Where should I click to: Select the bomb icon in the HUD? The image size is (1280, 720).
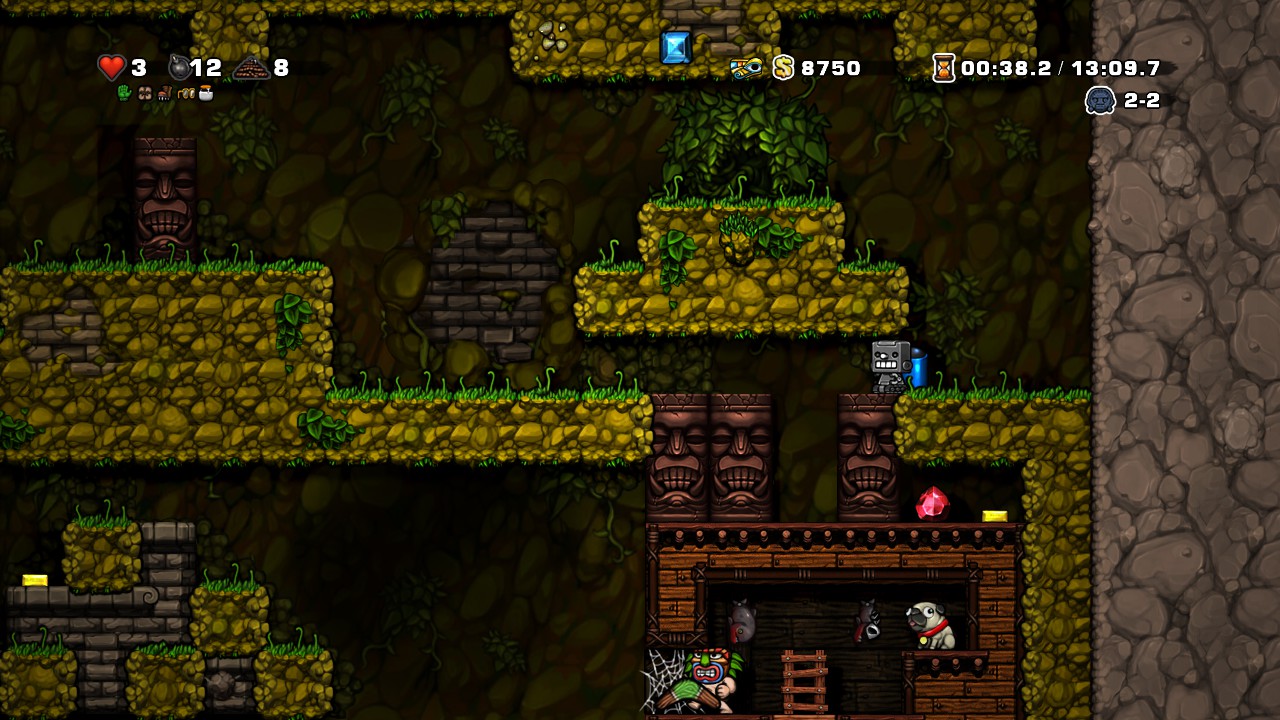(x=178, y=67)
